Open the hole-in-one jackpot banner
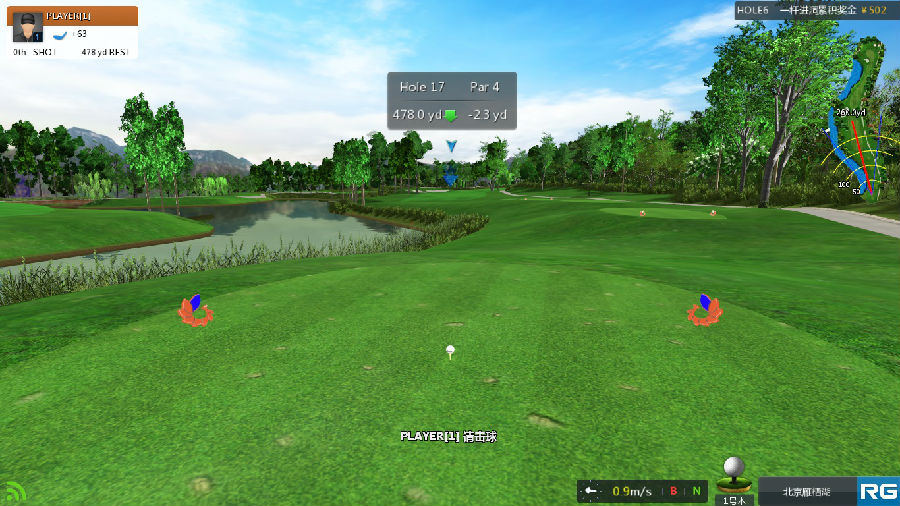Image resolution: width=900 pixels, height=506 pixels. 811,10
